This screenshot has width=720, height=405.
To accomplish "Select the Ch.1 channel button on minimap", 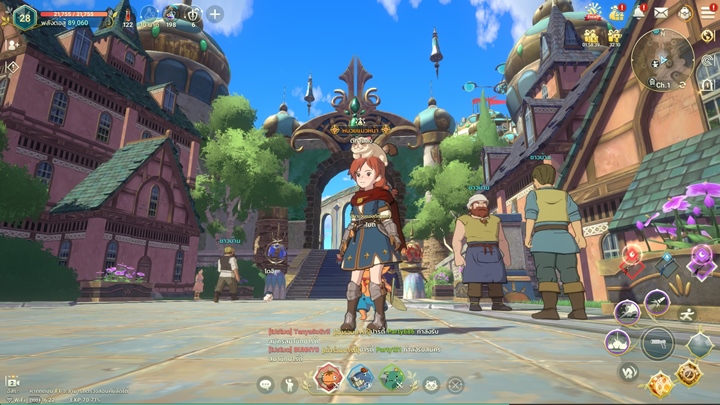I will click(664, 86).
